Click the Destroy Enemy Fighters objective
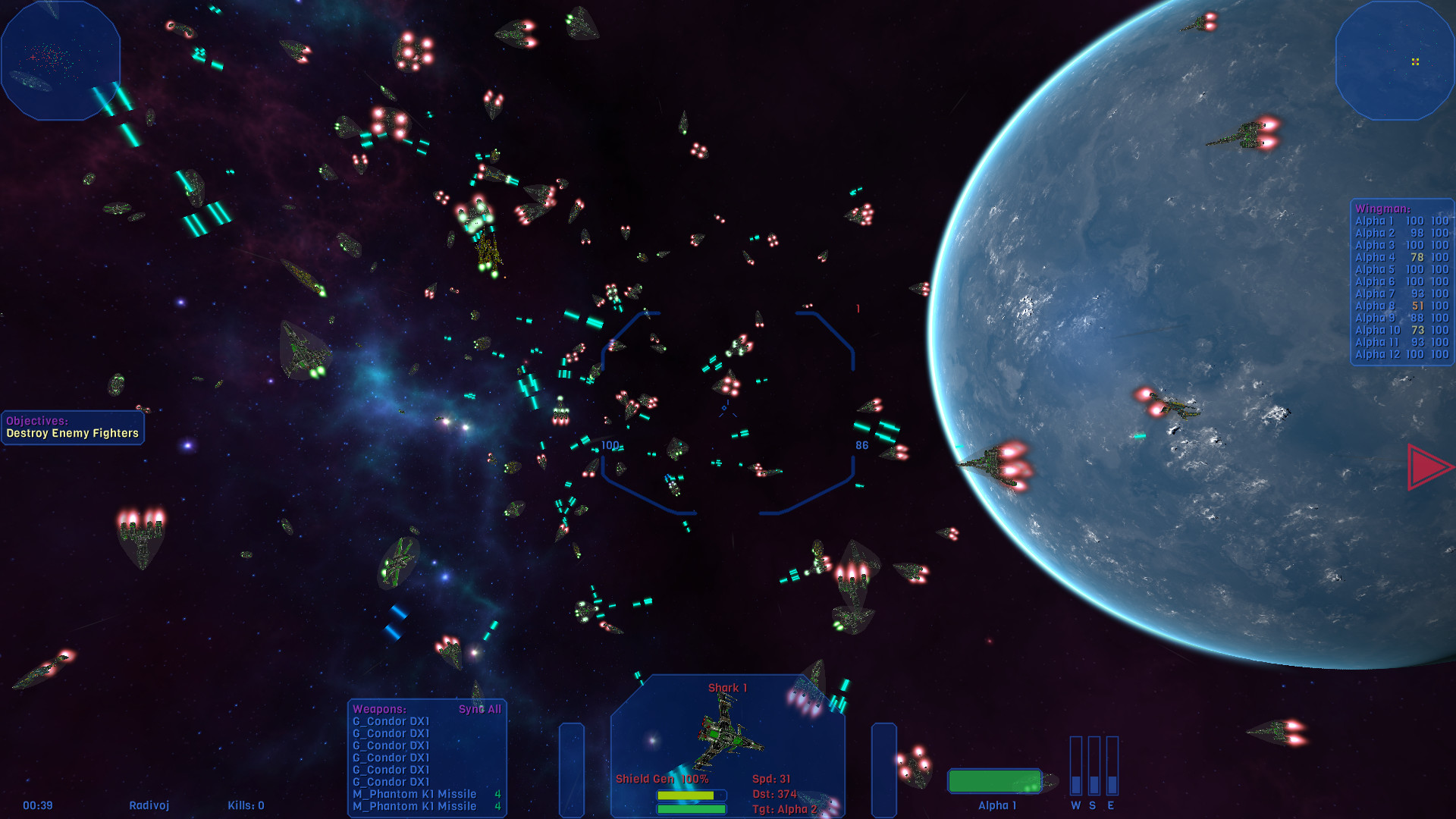This screenshot has height=819, width=1456. click(73, 431)
